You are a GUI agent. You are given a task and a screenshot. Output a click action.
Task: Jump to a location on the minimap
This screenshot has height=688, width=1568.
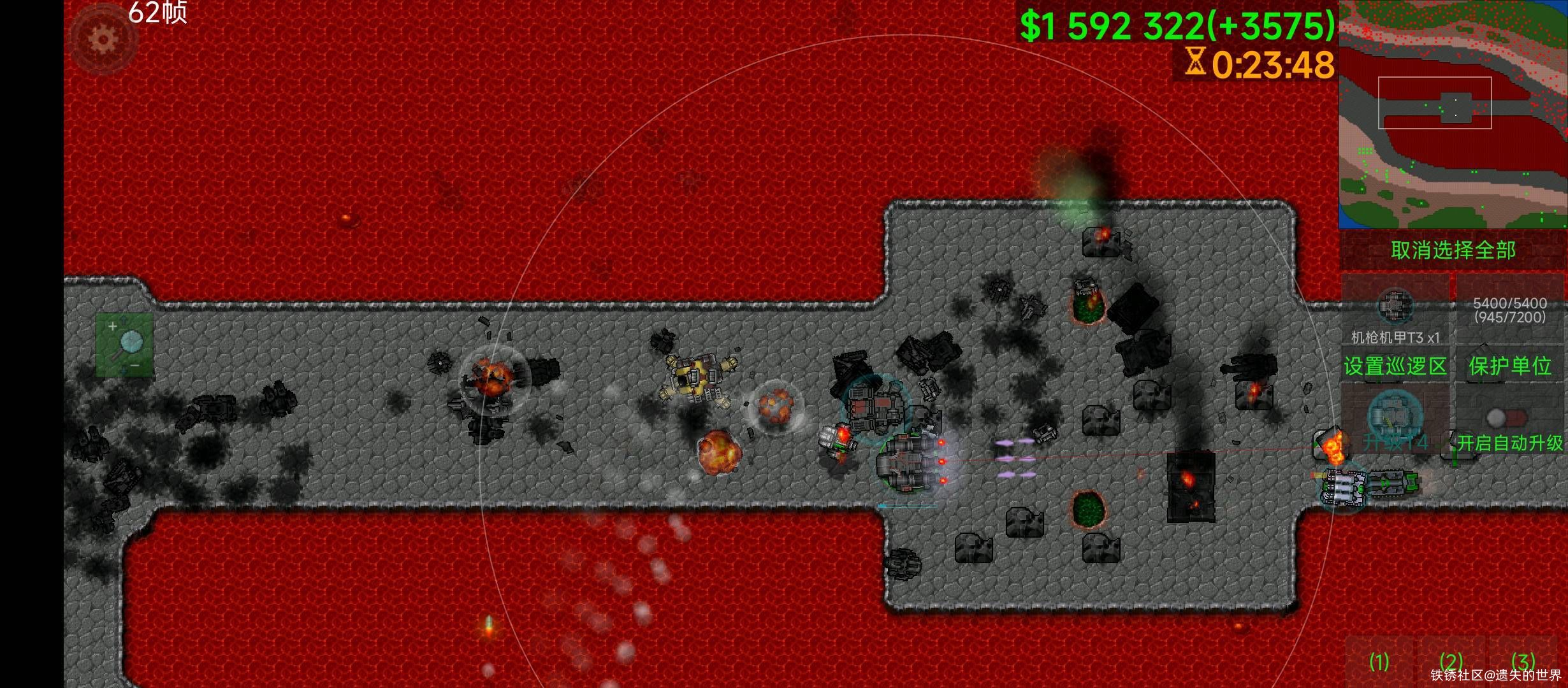[x=1453, y=115]
